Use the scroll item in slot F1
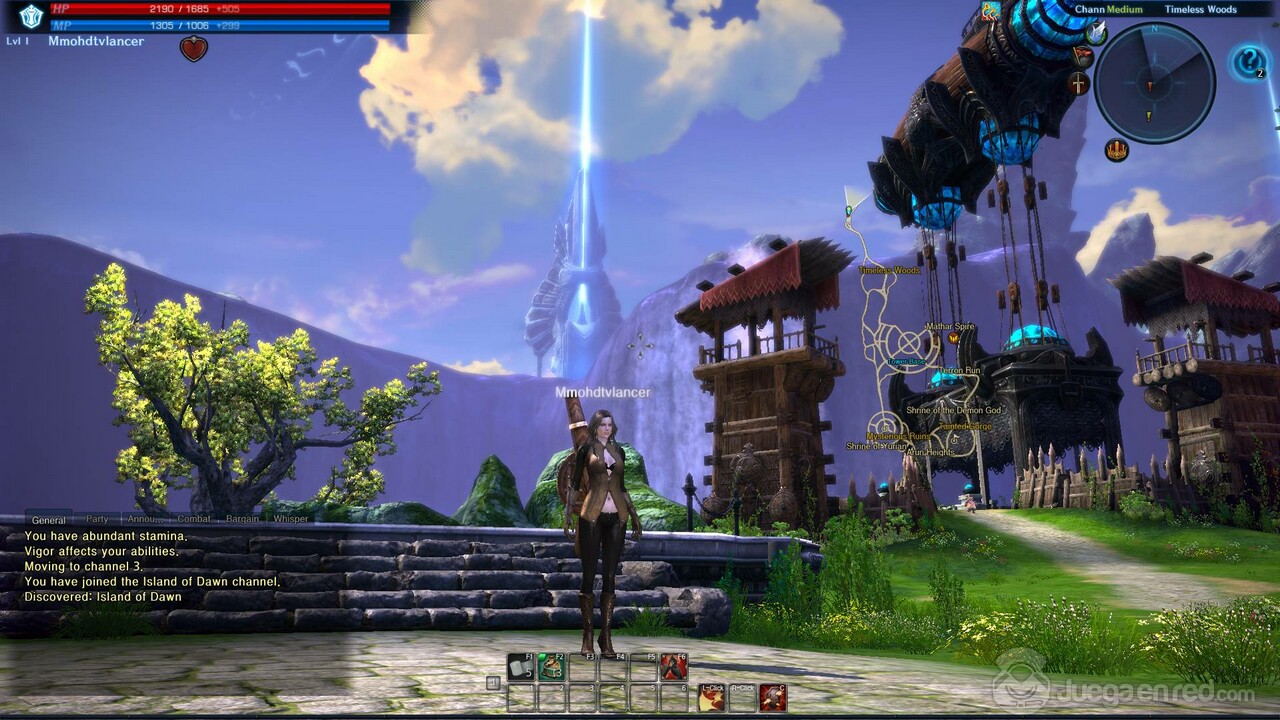 (519, 666)
